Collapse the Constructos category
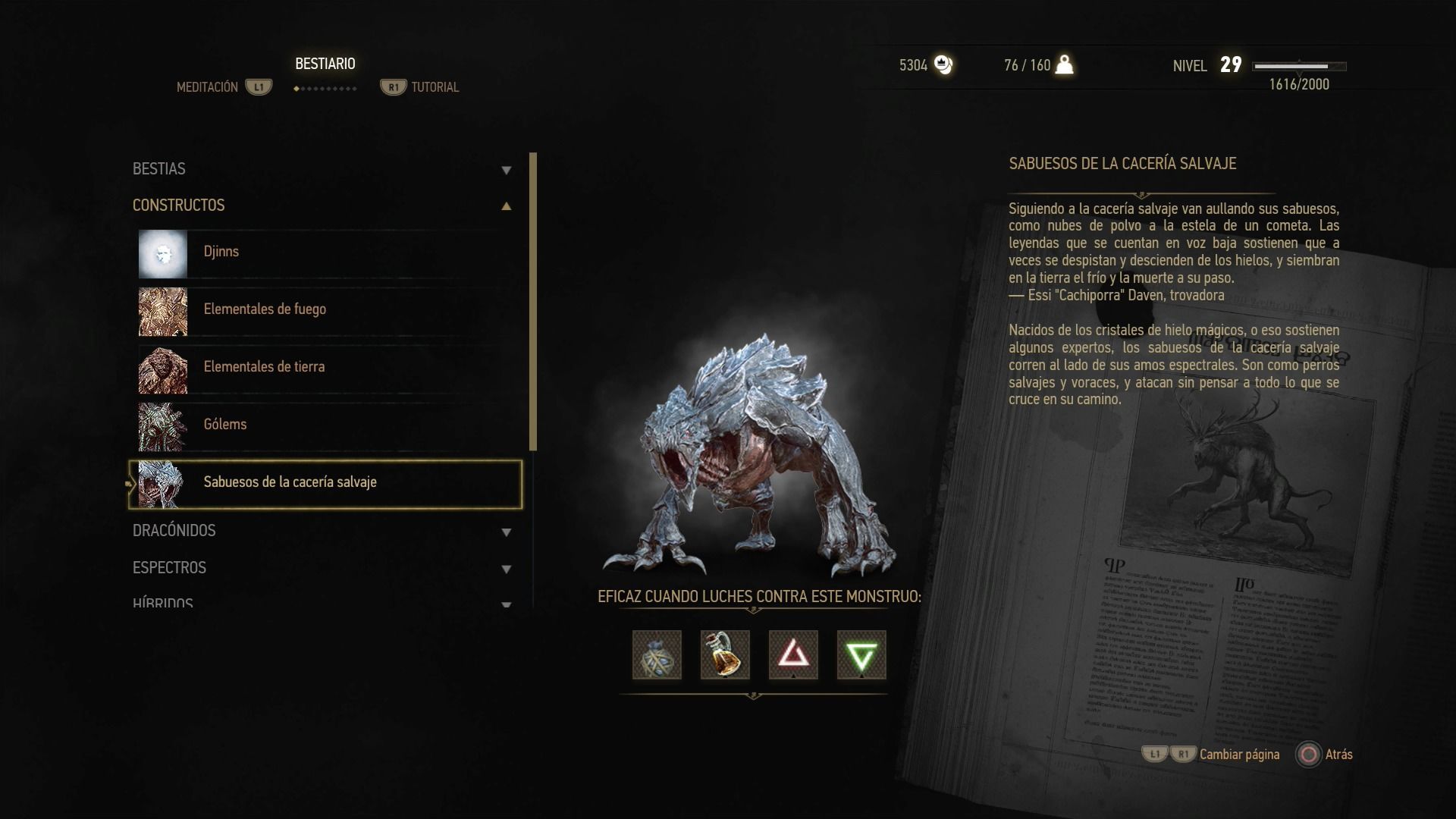1456x819 pixels. click(322, 206)
